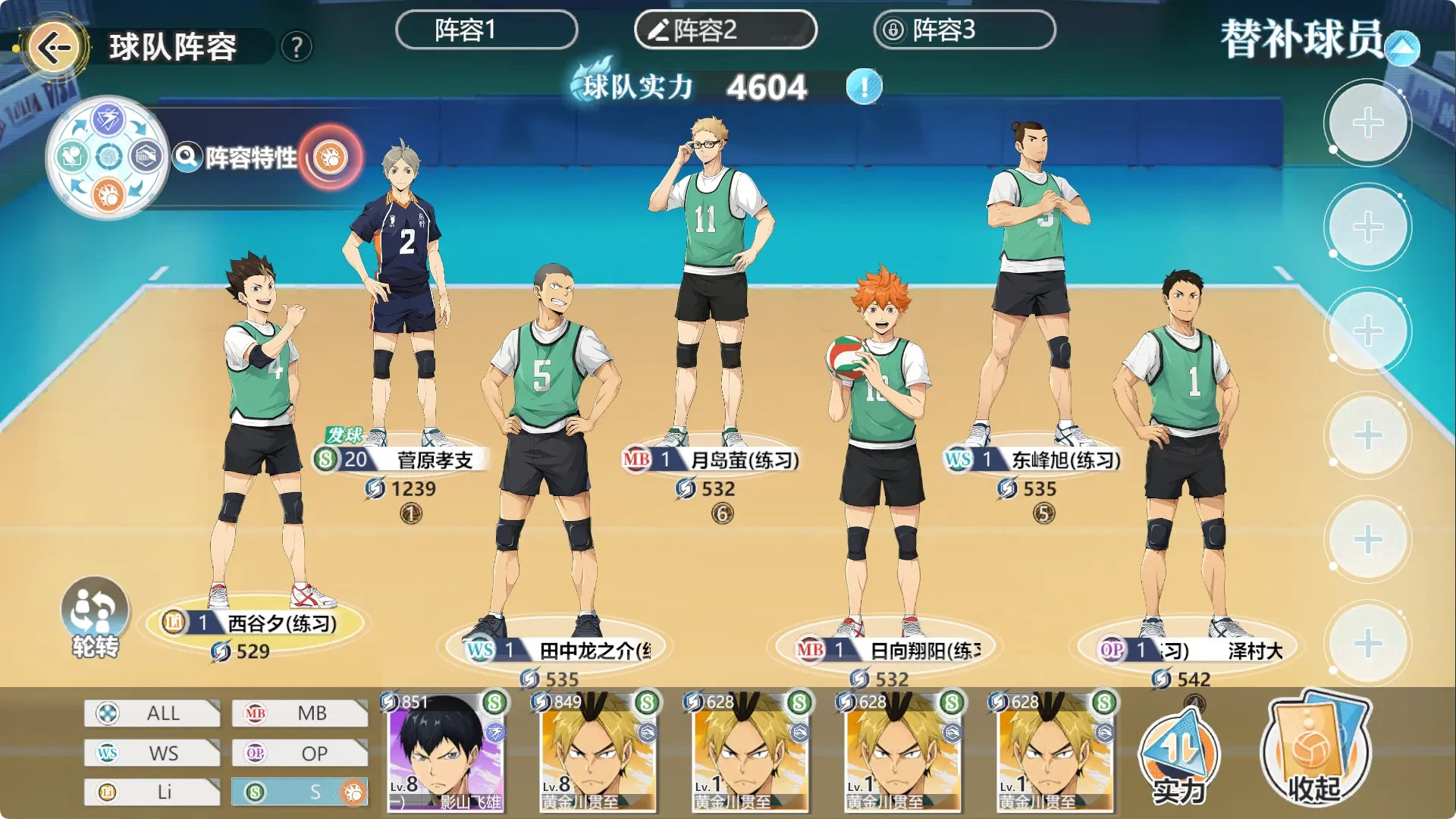
Task: Select the 影山飞雄 player card
Action: tap(446, 751)
